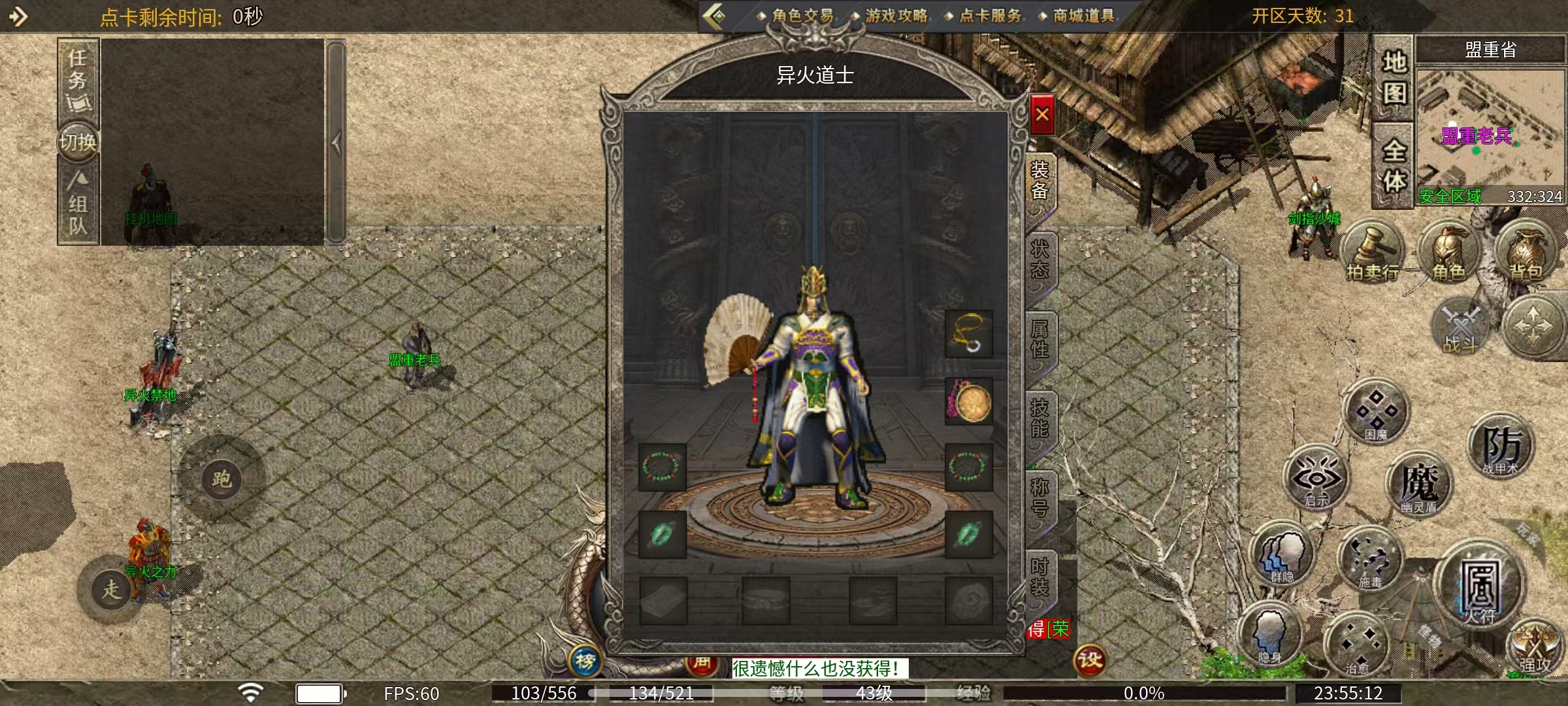This screenshot has width=1568, height=706.
Task: Activate the 战甲术 armor skill
Action: (1501, 448)
